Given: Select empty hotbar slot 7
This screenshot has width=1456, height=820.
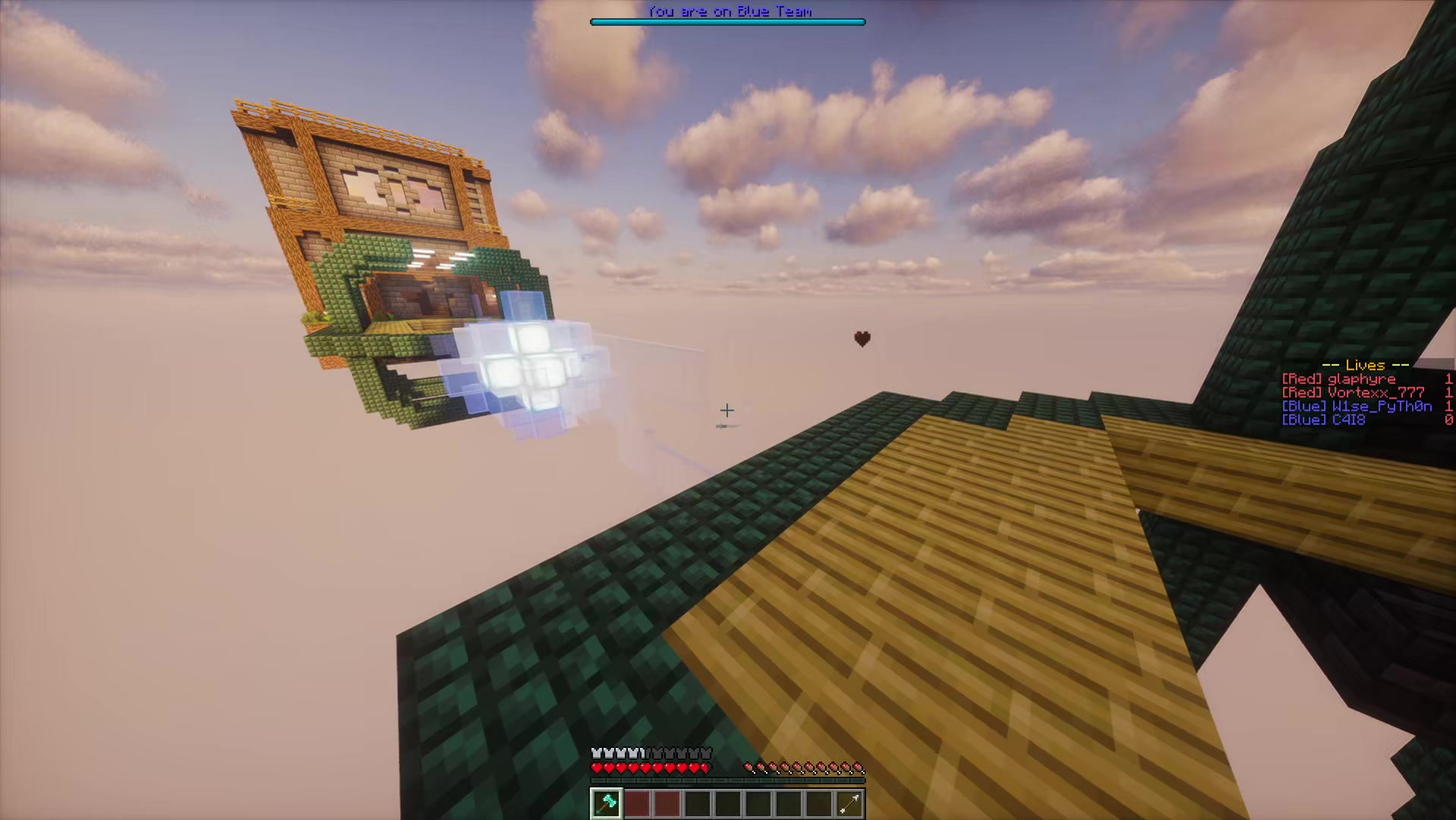Looking at the screenshot, I should 788,803.
